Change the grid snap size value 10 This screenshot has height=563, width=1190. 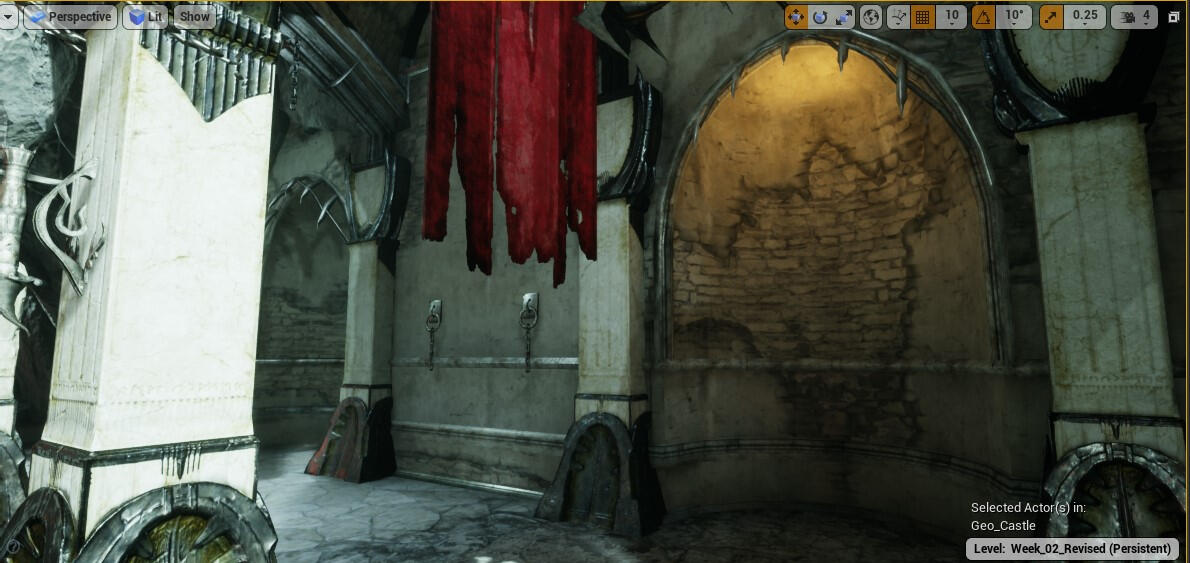click(951, 17)
